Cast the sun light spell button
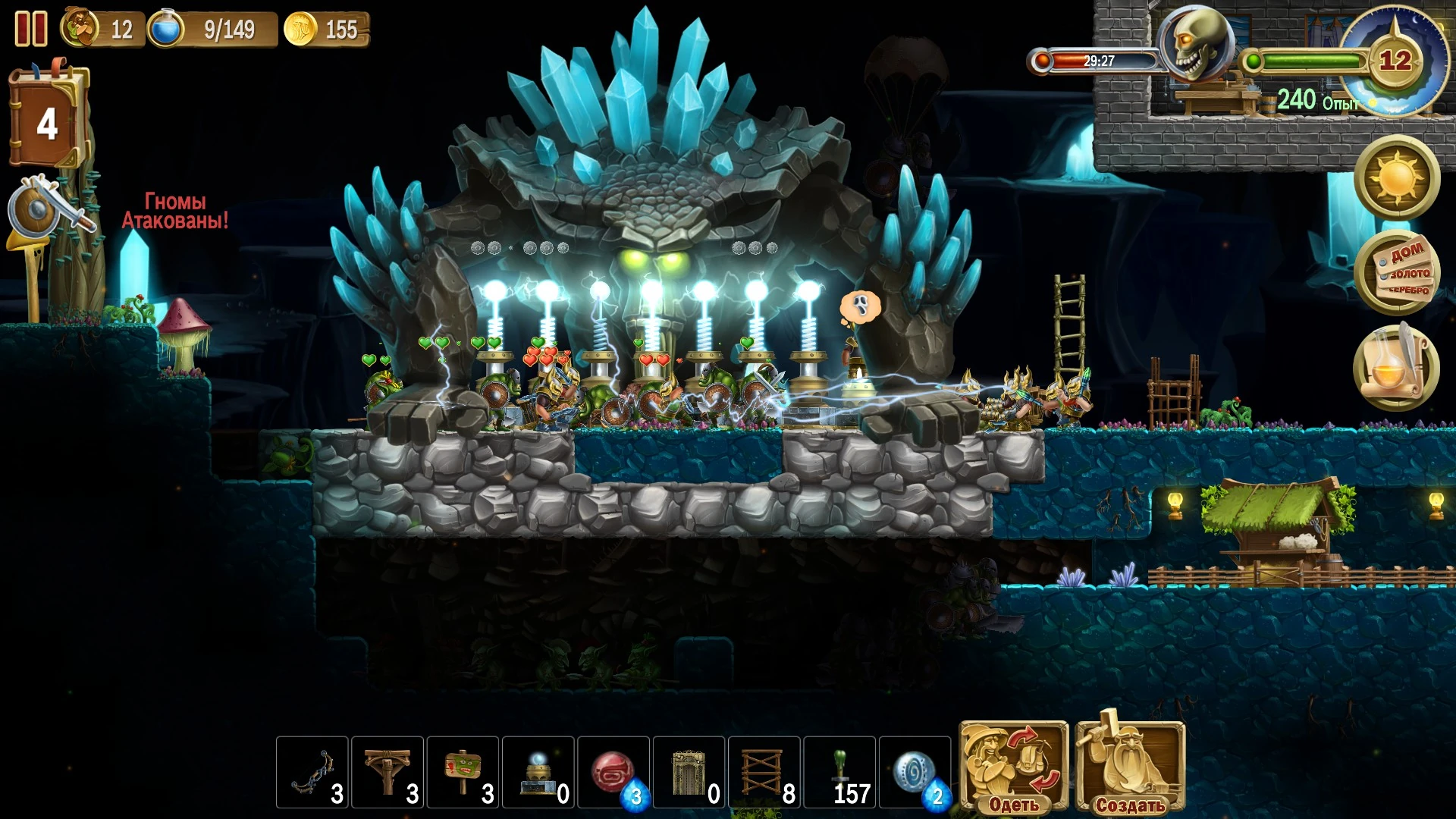Image resolution: width=1456 pixels, height=819 pixels. tap(1397, 178)
